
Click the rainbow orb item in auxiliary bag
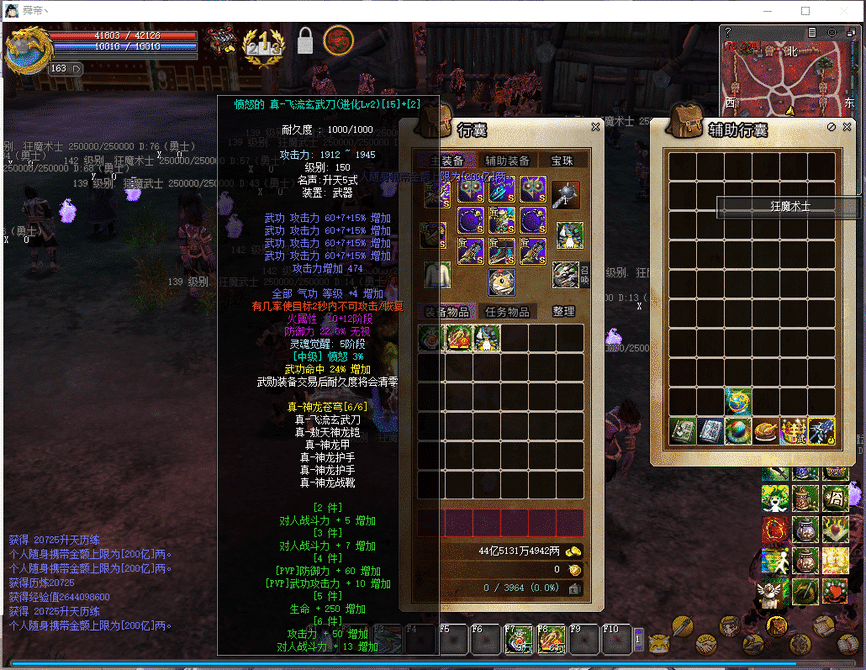739,431
